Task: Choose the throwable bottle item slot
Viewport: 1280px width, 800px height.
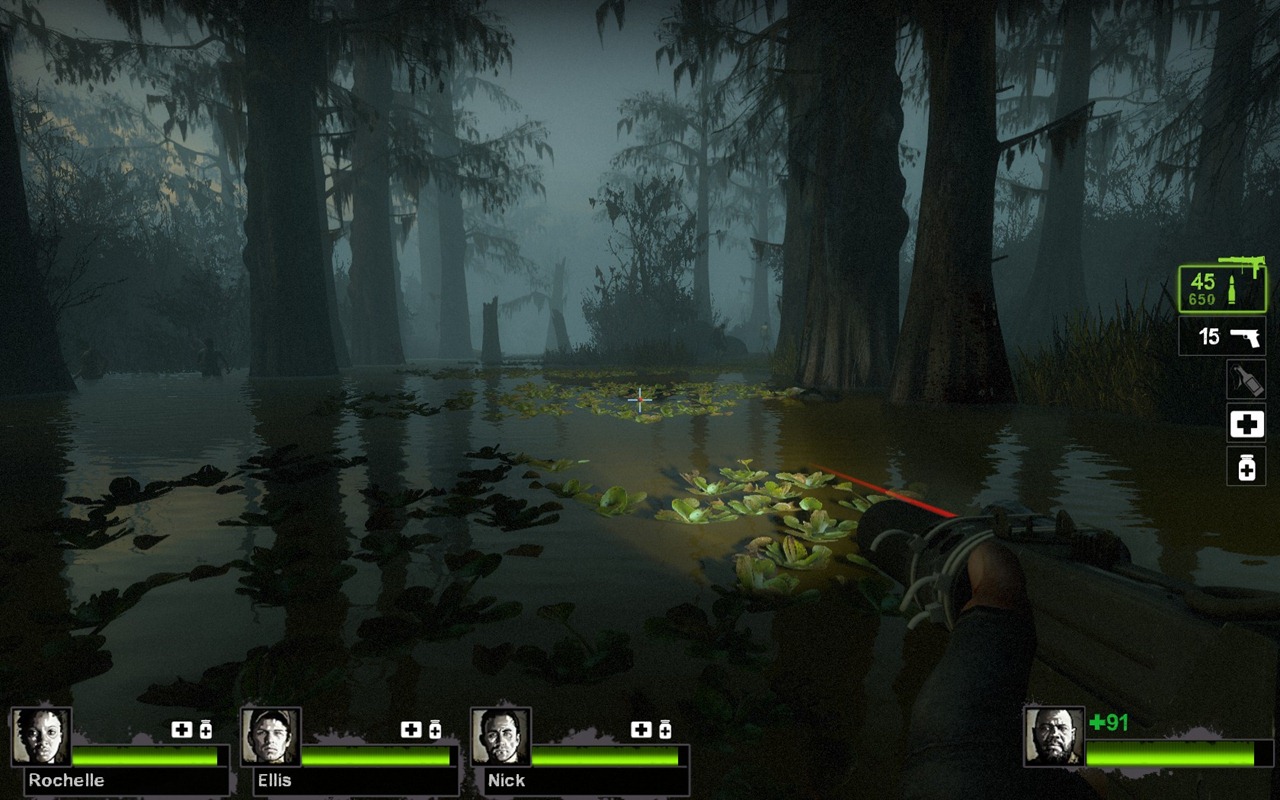Action: point(1246,380)
